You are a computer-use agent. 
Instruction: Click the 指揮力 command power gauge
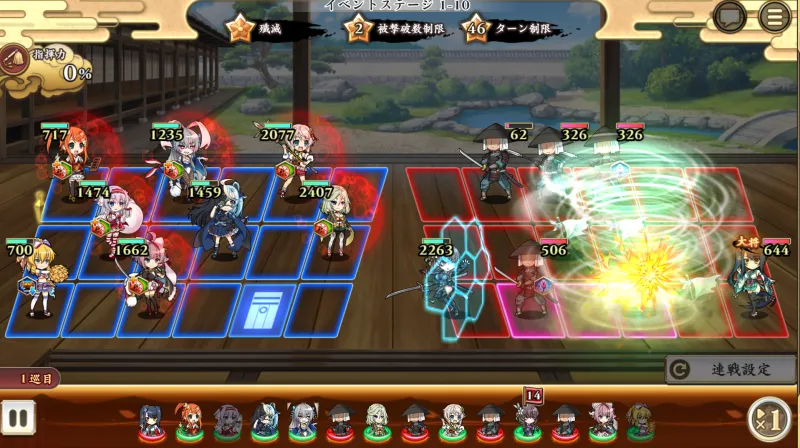pos(45,66)
